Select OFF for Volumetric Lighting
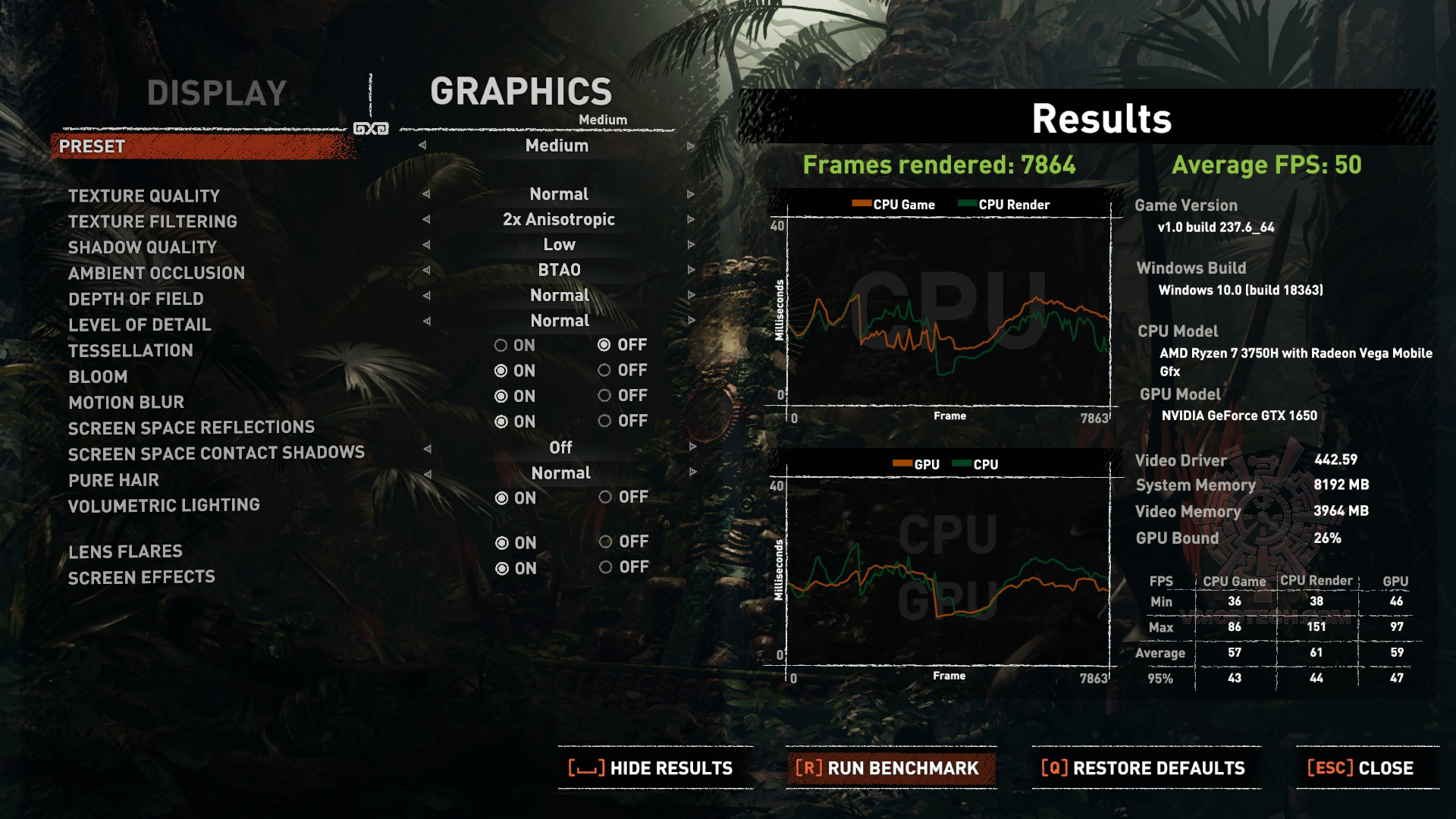Screen dimensions: 1456x819 [604, 498]
